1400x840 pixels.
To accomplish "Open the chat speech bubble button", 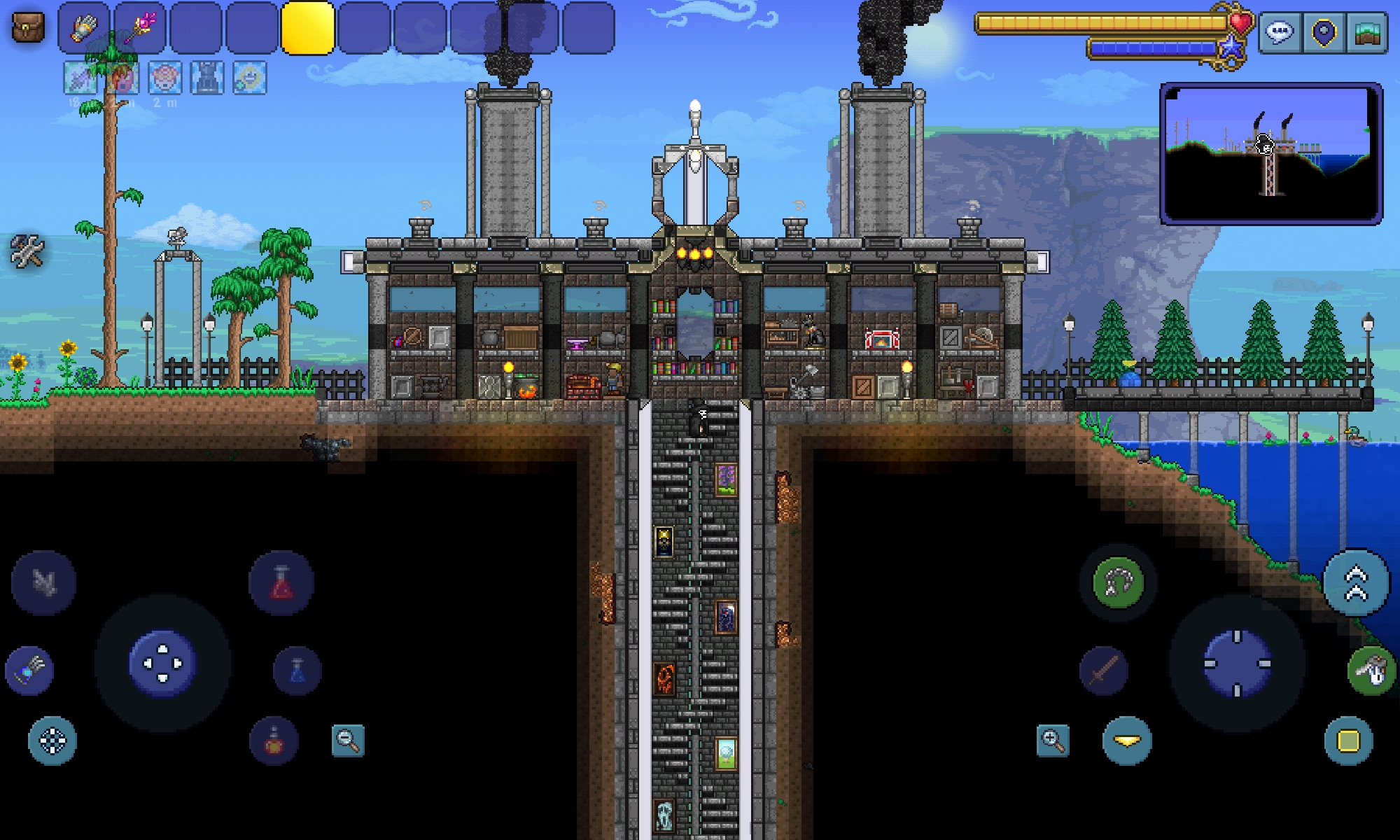I will (1280, 32).
